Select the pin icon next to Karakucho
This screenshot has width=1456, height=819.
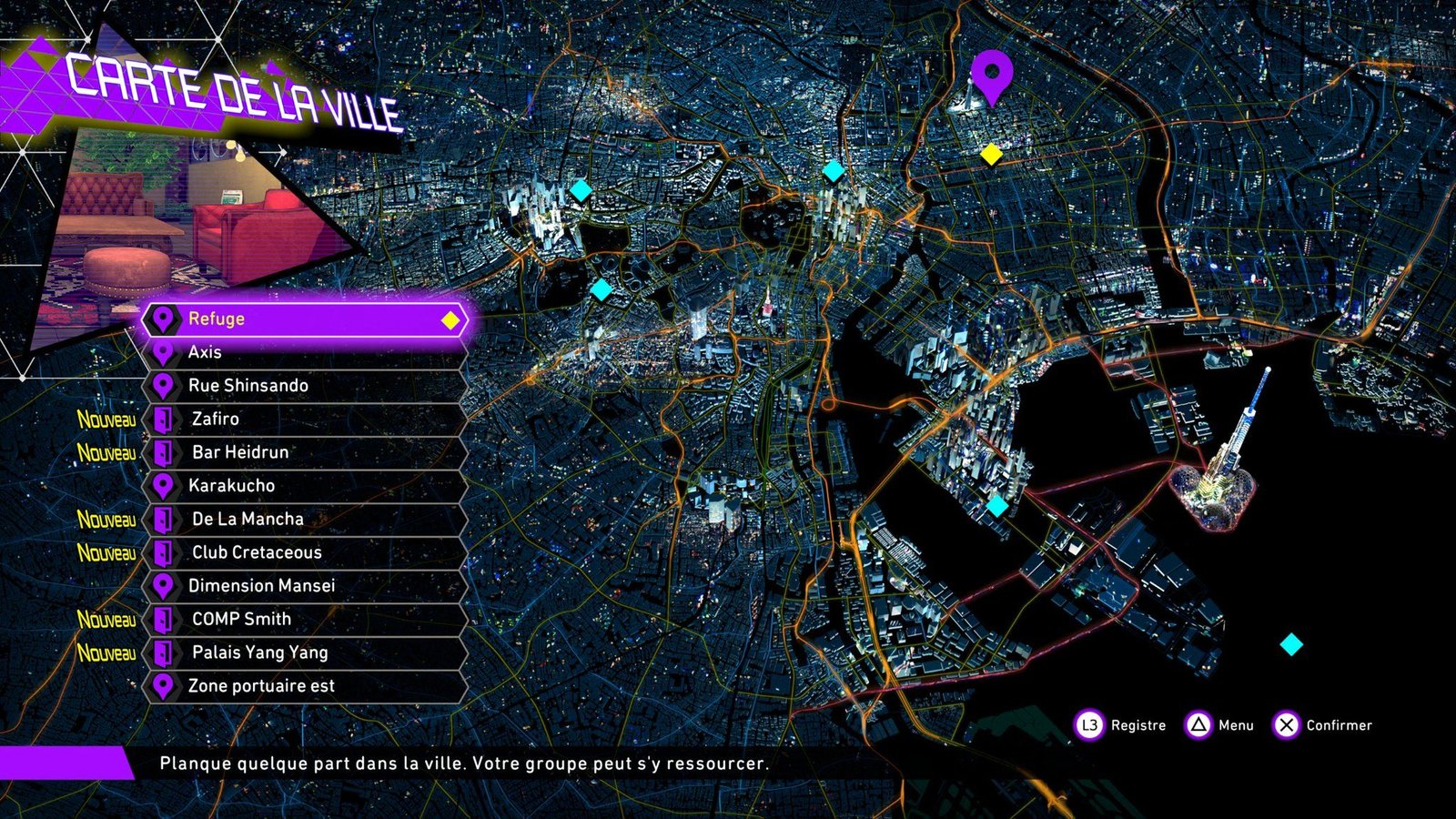click(x=165, y=485)
